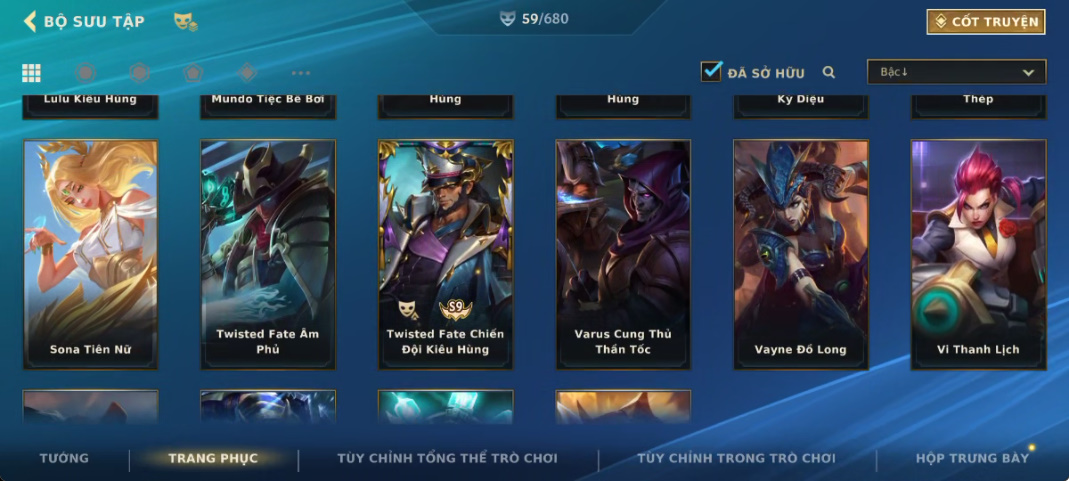Go back from Bộ Sưu Tập

[30, 21]
